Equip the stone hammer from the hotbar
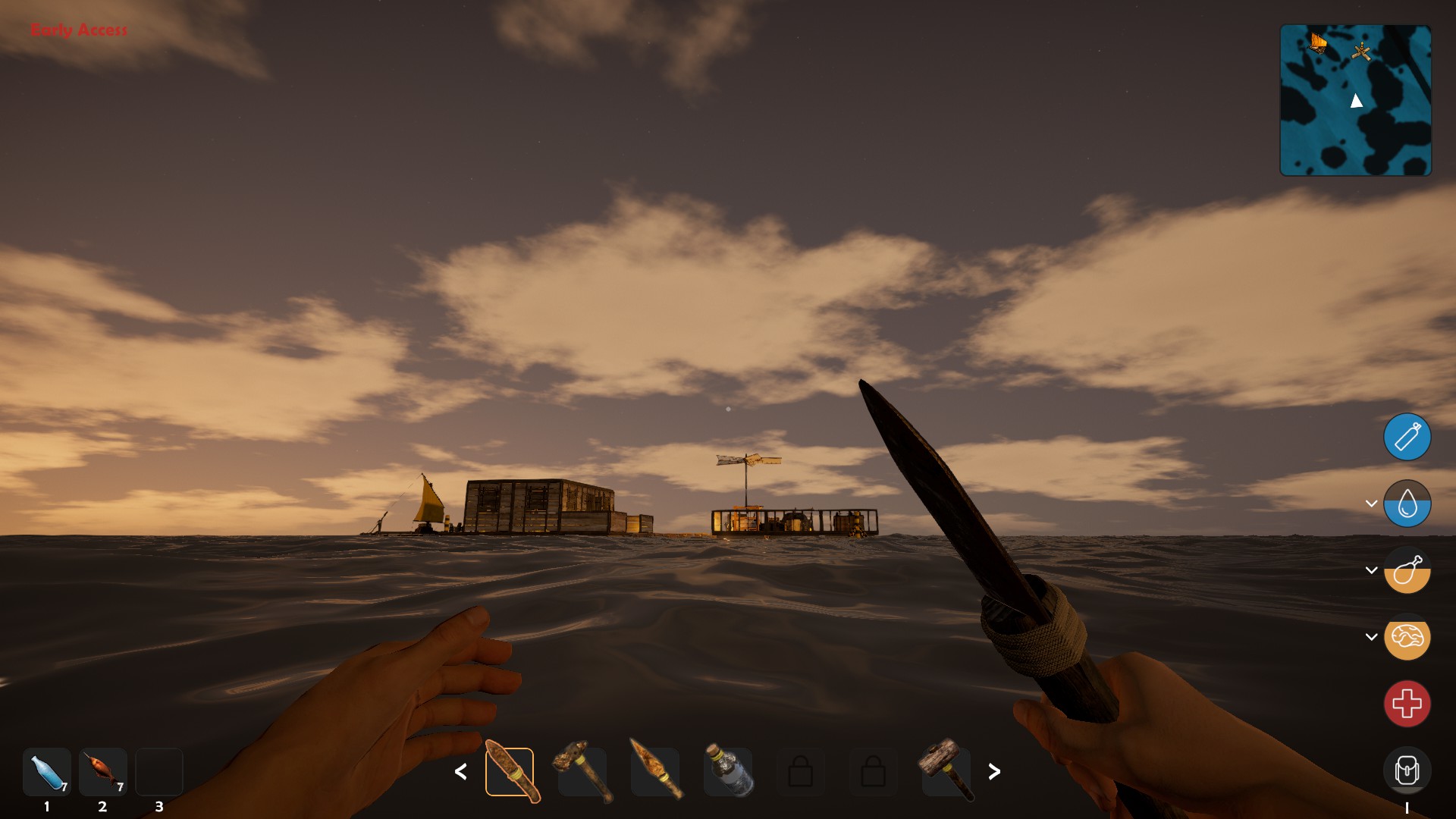1456x819 pixels. tap(582, 772)
